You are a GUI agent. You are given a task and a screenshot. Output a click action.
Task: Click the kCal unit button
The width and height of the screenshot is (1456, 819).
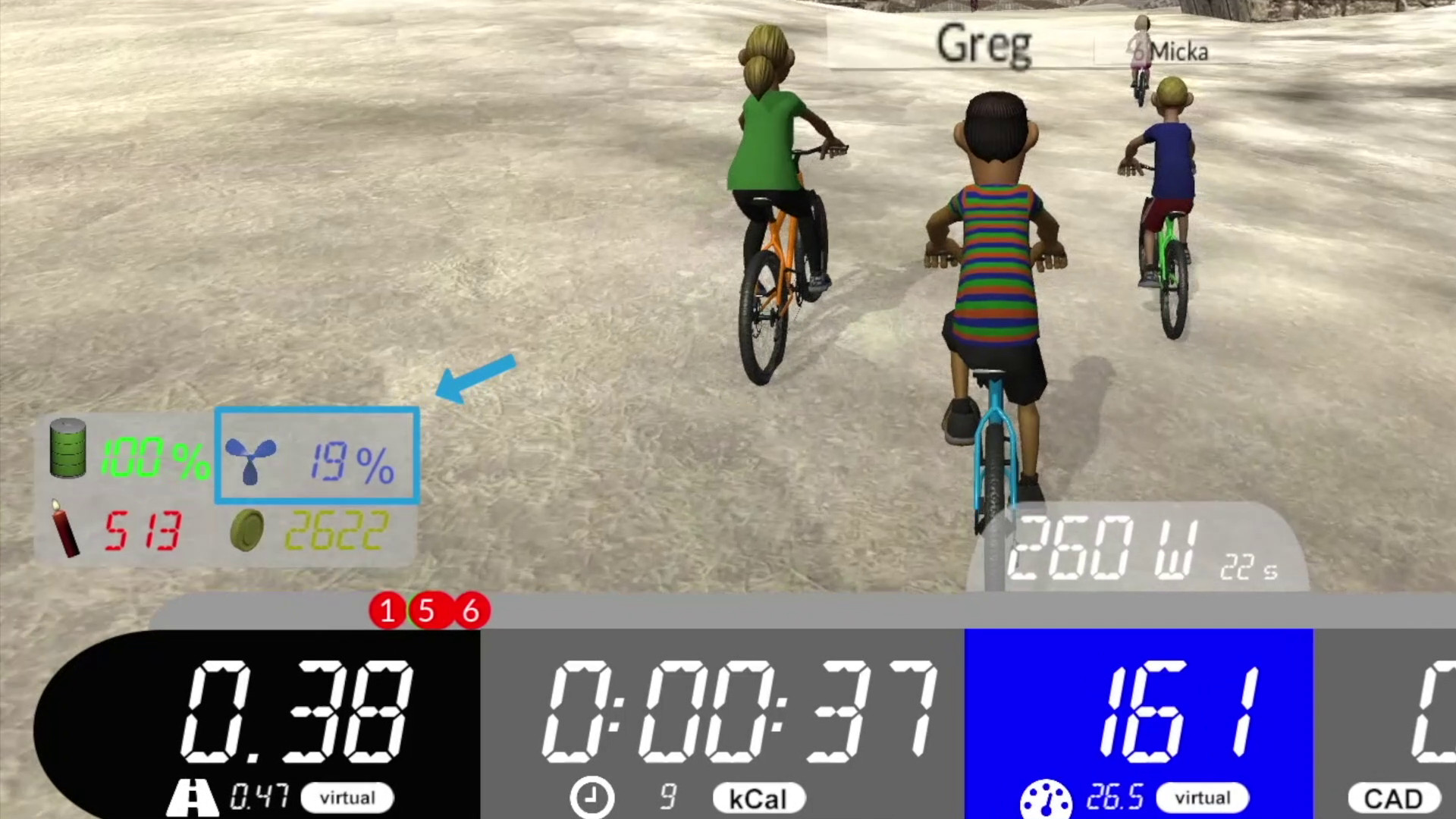click(758, 799)
